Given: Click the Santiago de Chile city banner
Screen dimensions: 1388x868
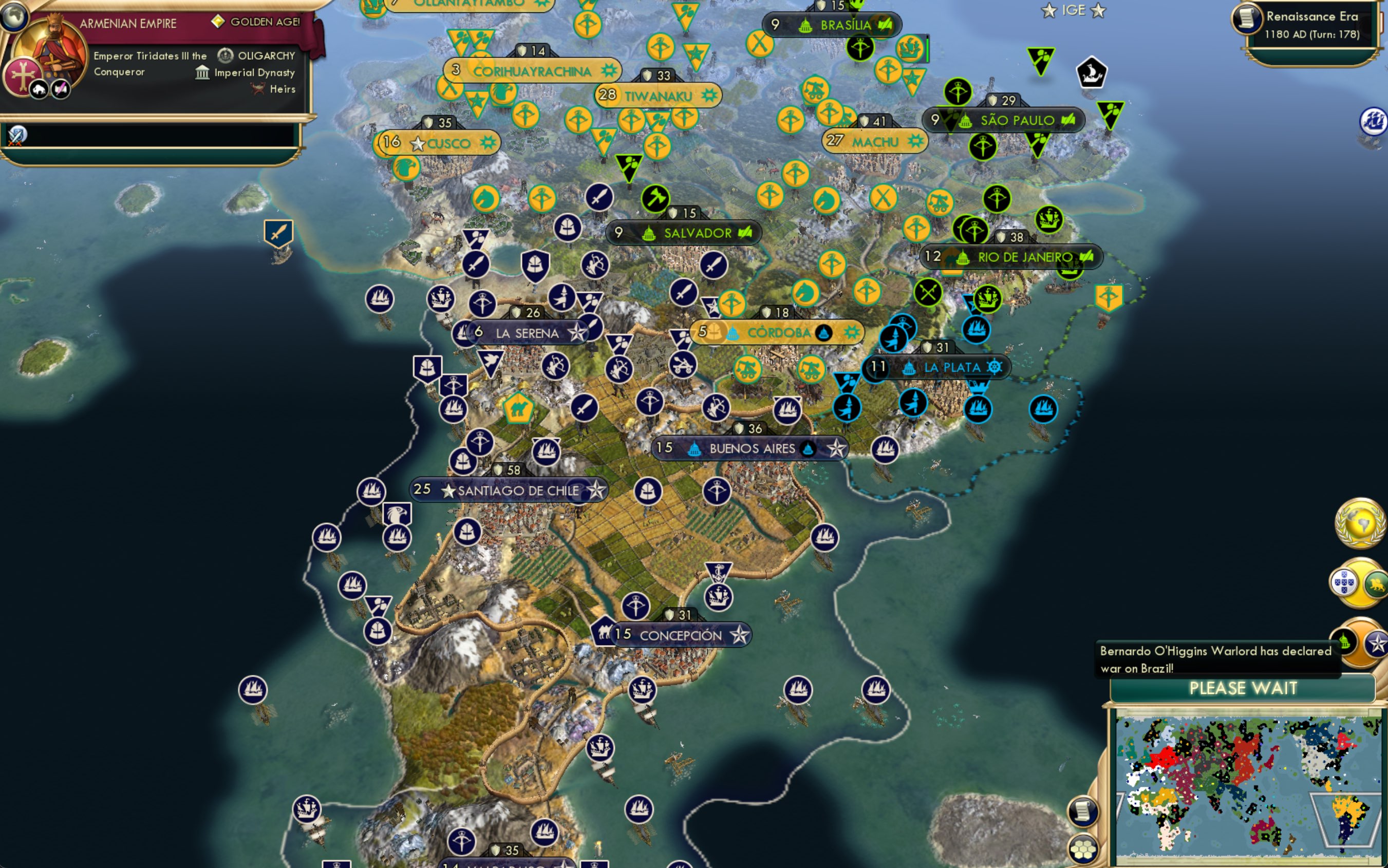Looking at the screenshot, I should click(509, 491).
